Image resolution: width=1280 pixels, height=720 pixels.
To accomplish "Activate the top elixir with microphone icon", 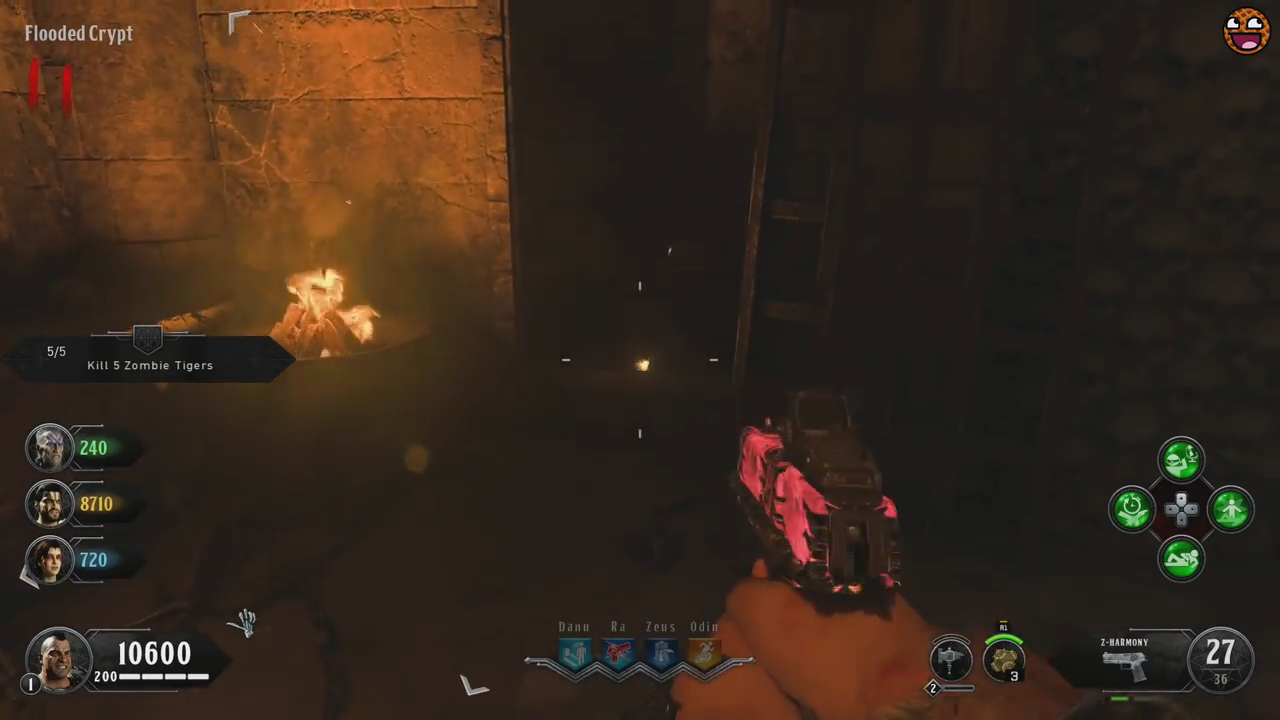I will click(x=1181, y=460).
